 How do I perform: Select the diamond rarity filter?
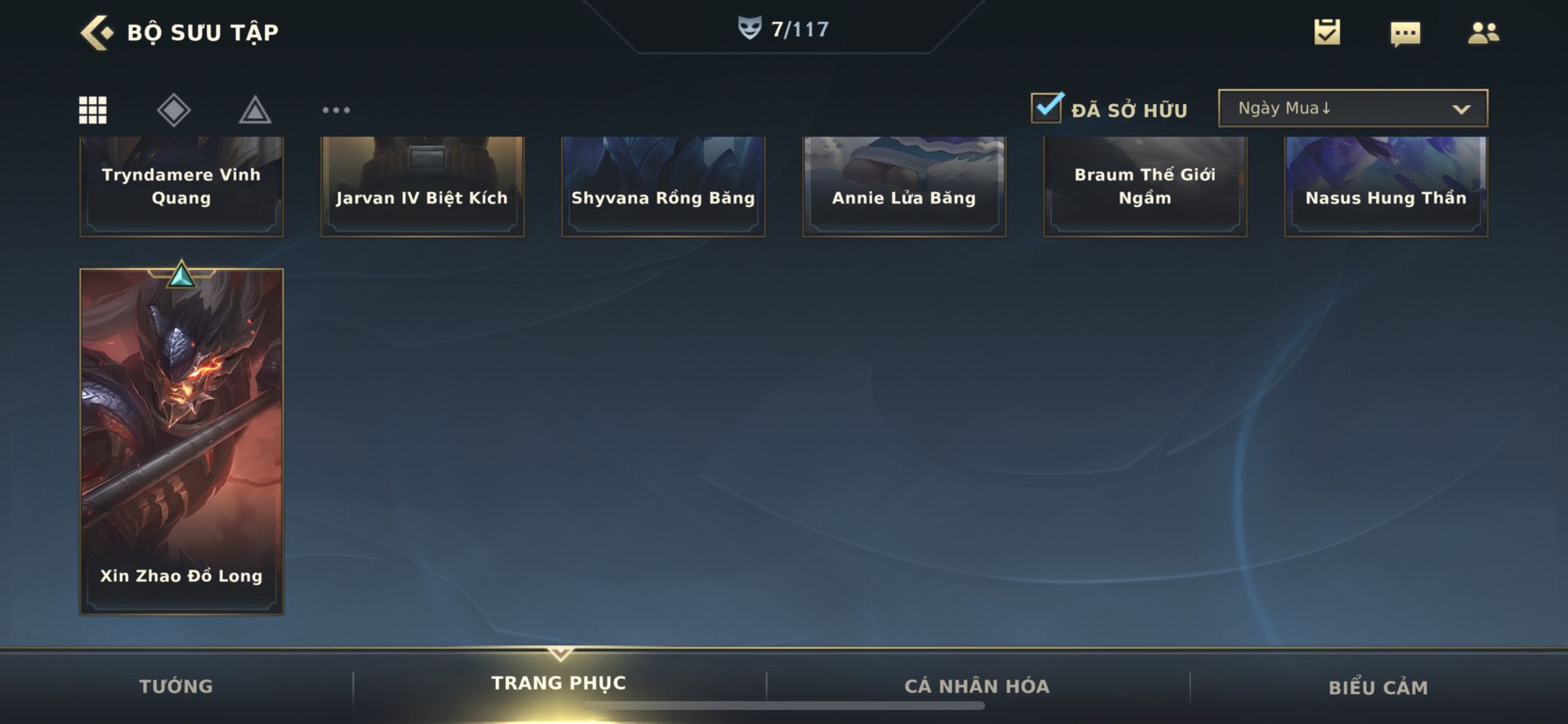(174, 110)
